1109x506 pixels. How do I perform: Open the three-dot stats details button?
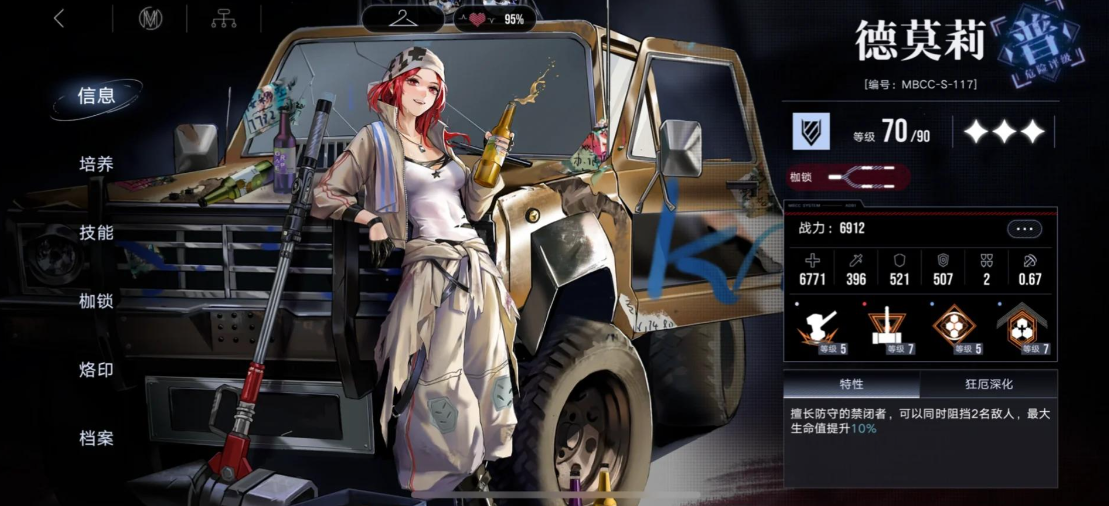click(x=1024, y=229)
